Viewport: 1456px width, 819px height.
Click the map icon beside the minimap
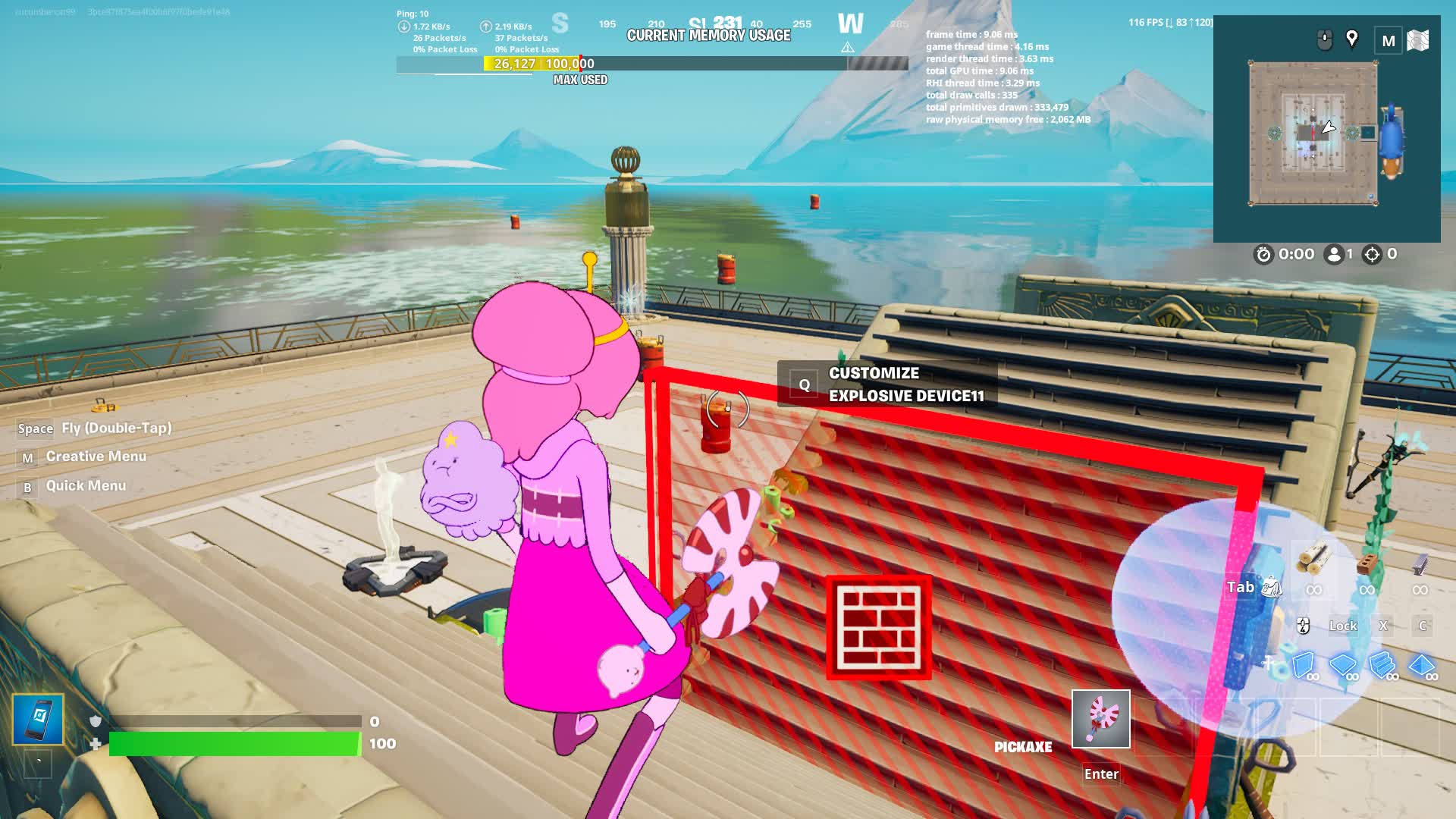click(1420, 39)
